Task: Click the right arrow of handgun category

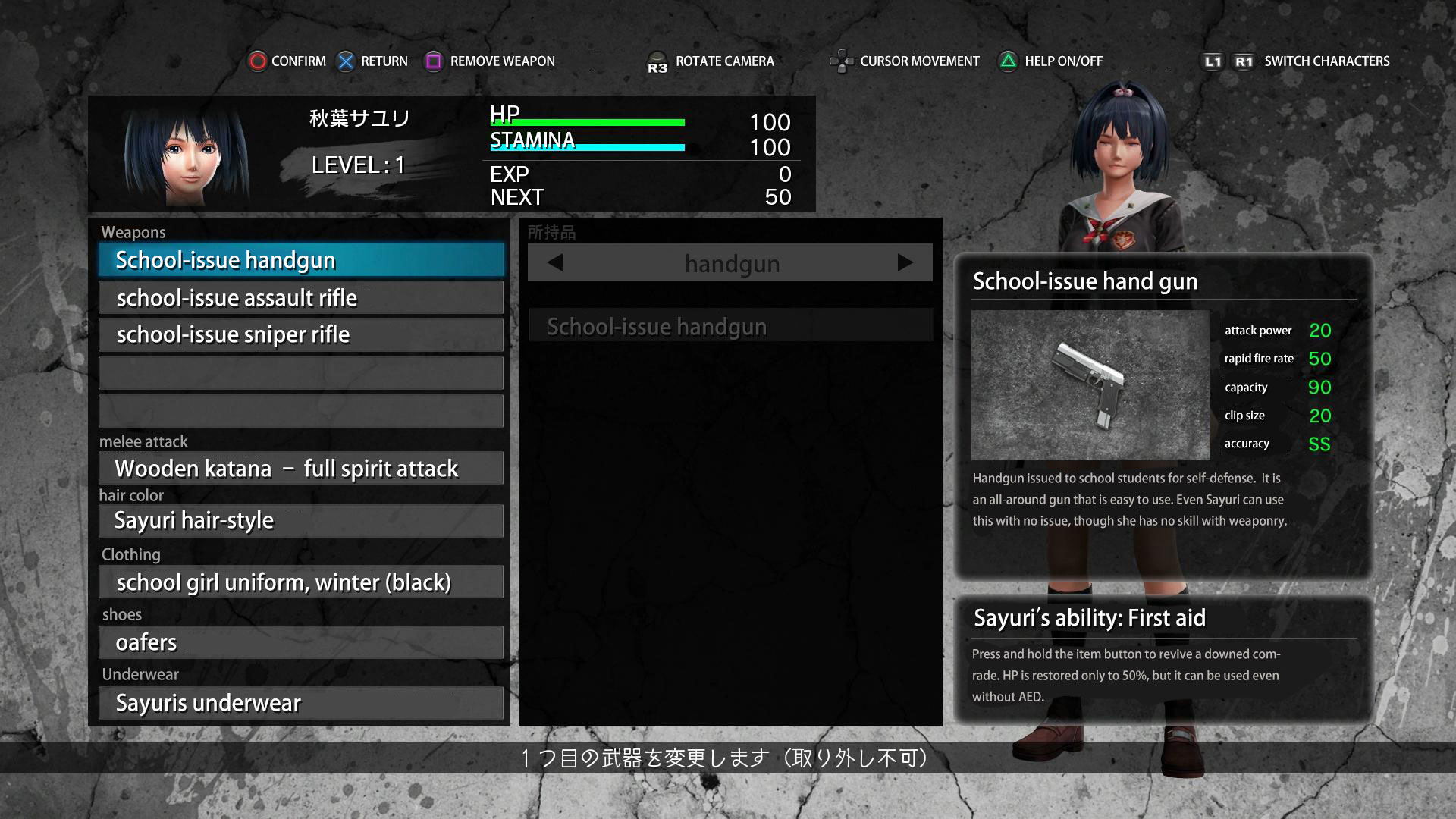Action: (x=905, y=263)
